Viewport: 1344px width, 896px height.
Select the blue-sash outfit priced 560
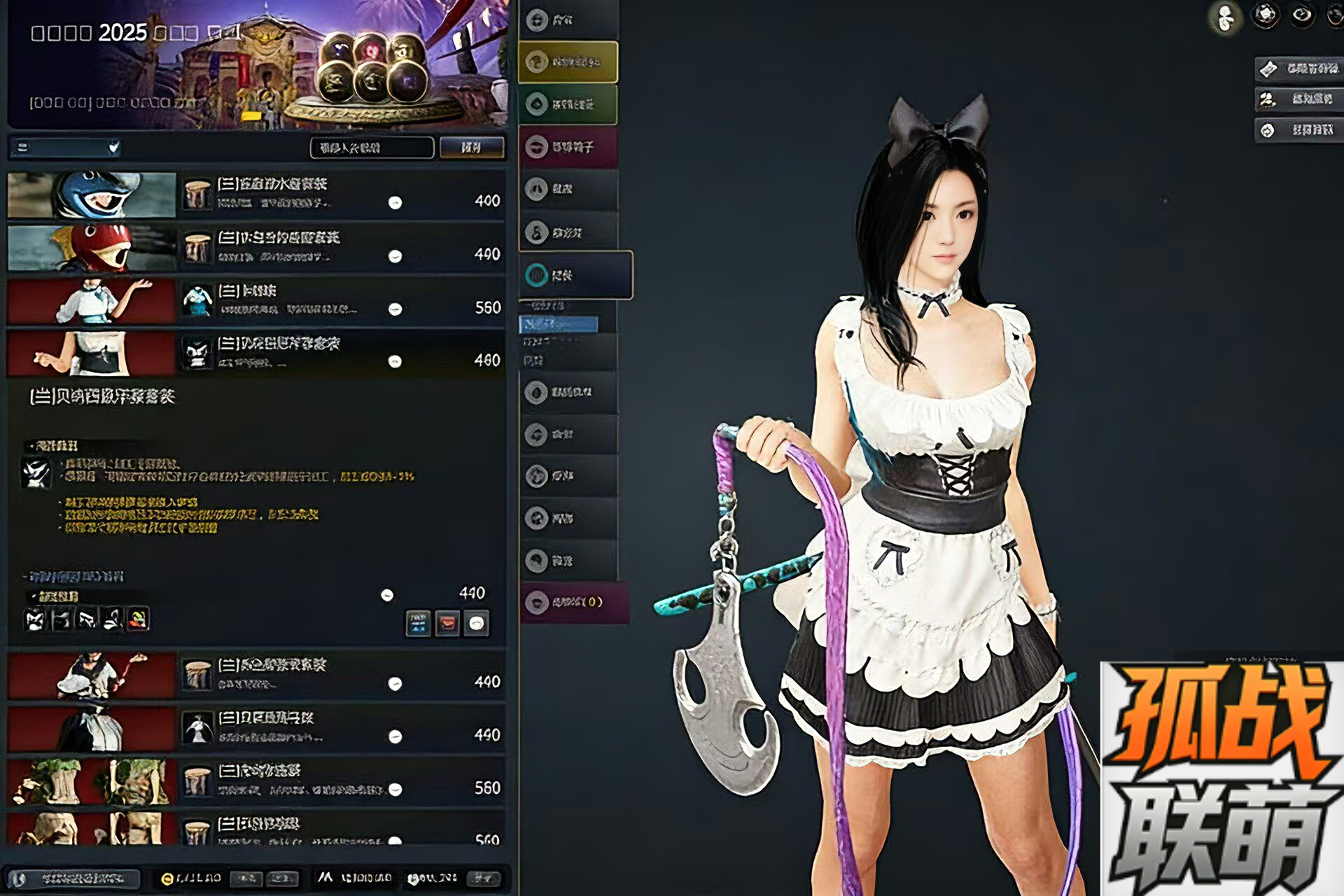(x=255, y=300)
